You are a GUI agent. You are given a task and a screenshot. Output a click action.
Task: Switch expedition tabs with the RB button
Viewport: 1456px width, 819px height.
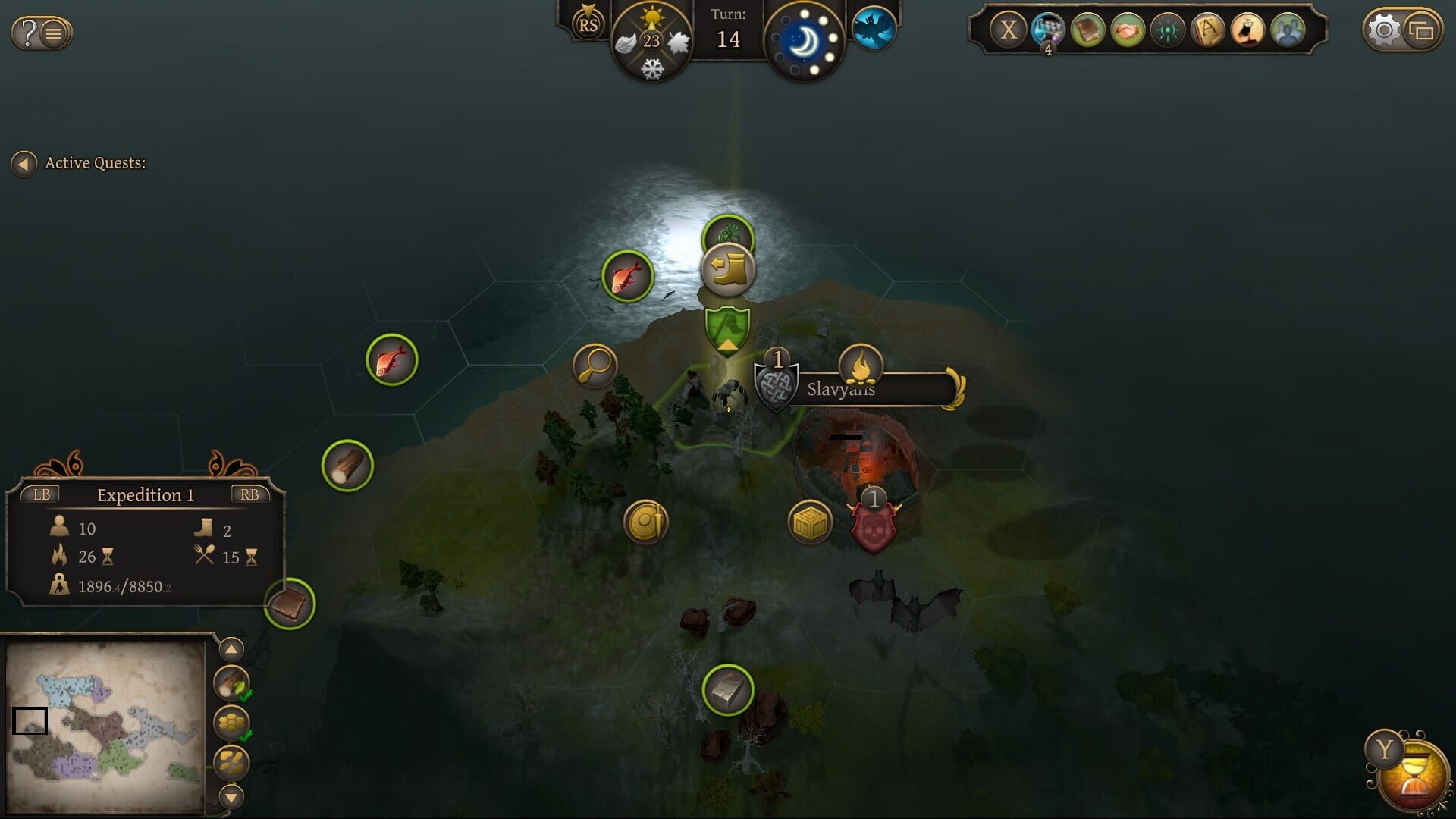pos(250,494)
